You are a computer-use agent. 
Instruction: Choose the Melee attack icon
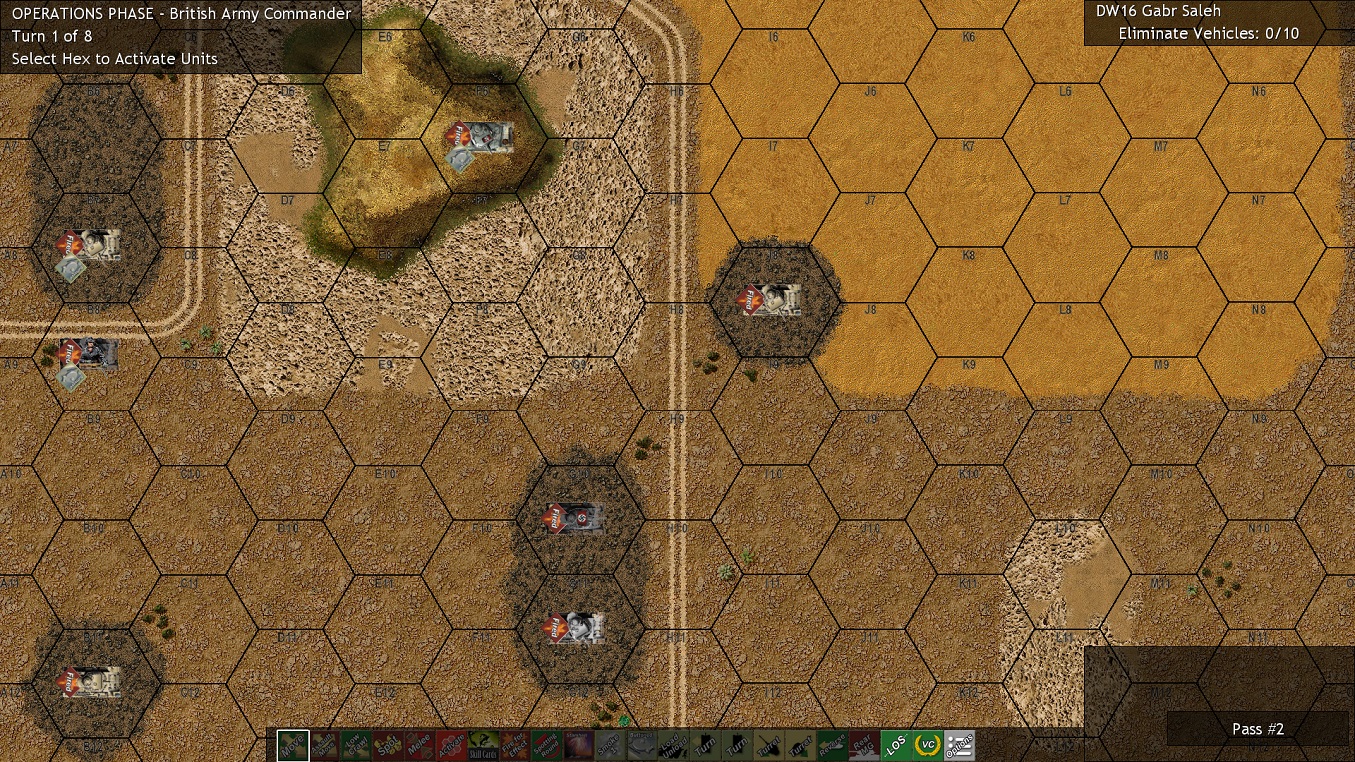click(x=421, y=744)
